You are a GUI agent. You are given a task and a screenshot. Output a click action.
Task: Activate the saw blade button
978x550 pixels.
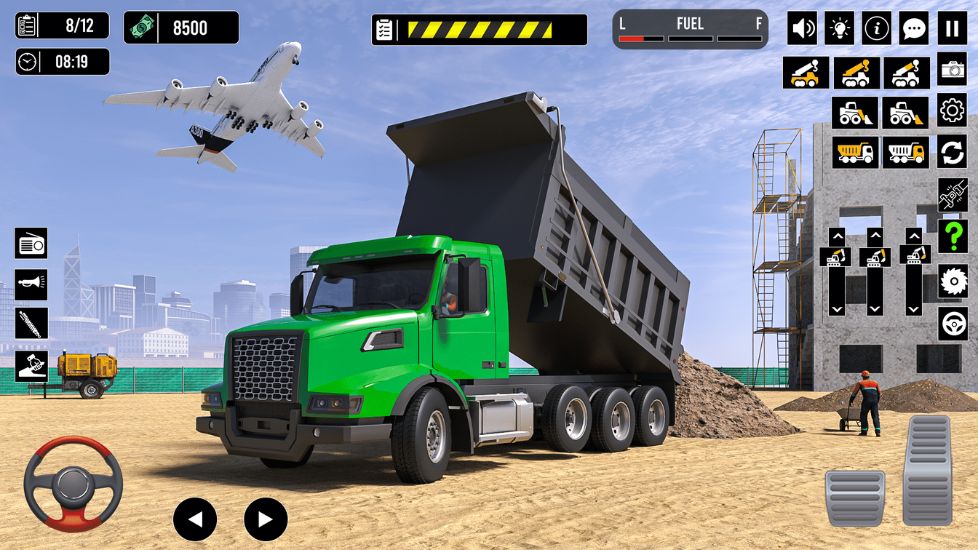(952, 281)
